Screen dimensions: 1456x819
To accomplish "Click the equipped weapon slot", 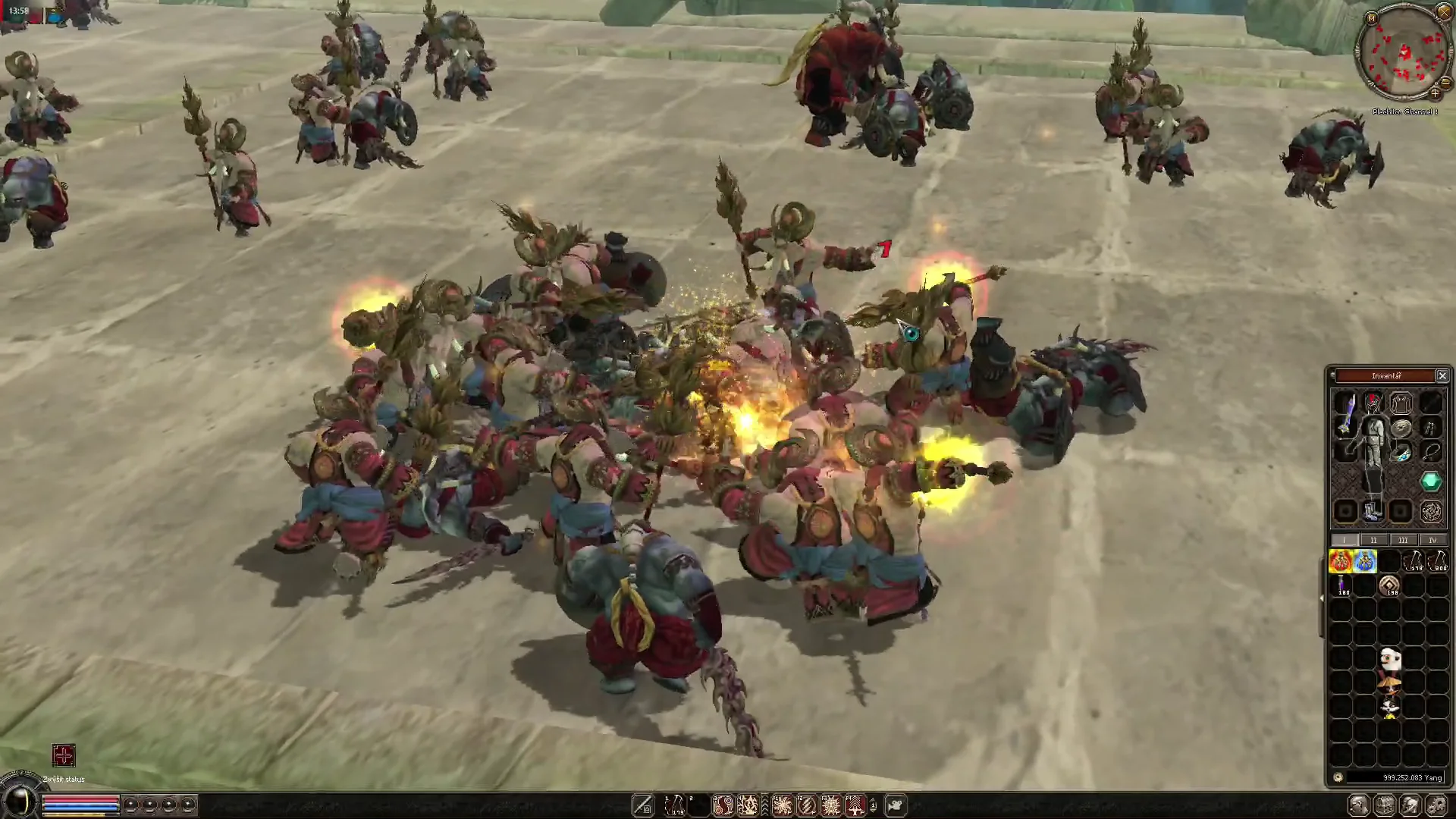I will click(x=1345, y=415).
